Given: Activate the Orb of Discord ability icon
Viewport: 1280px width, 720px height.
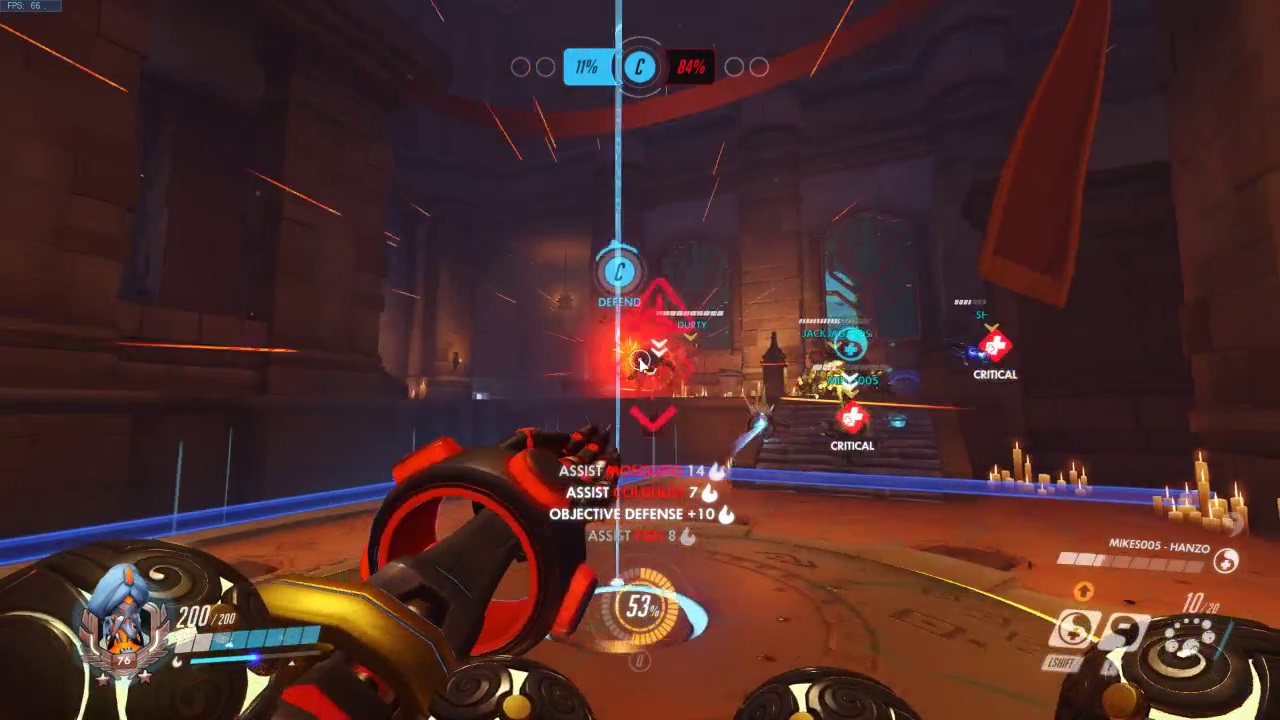Looking at the screenshot, I should (1123, 630).
